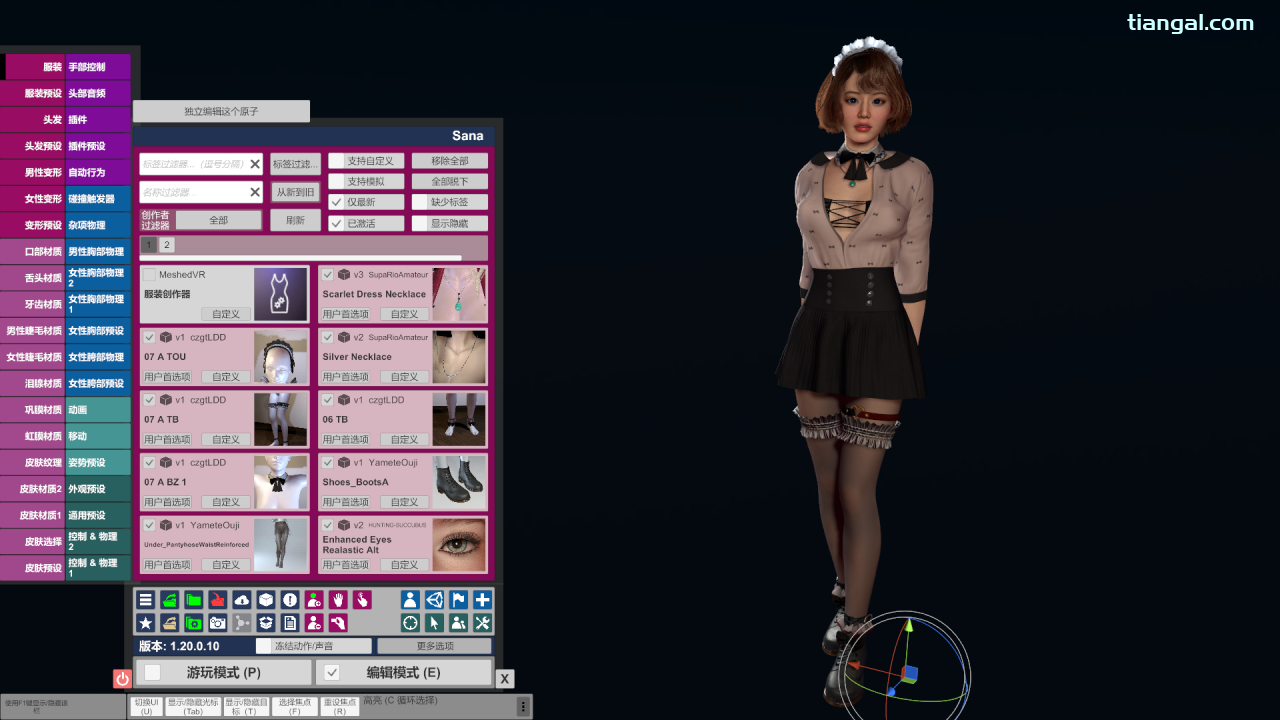Uncheck the 仅最新 filter checkbox
Viewport: 1280px width, 720px height.
[336, 201]
